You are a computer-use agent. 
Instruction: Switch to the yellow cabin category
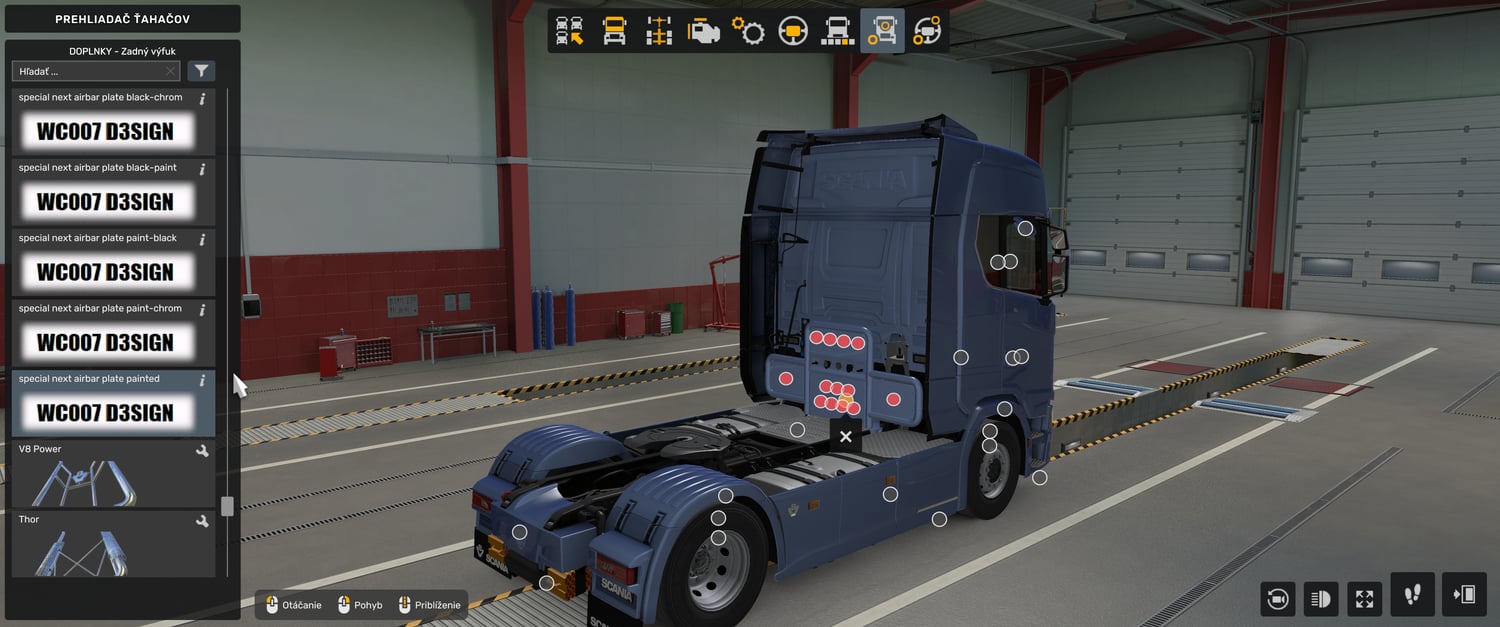[x=614, y=31]
